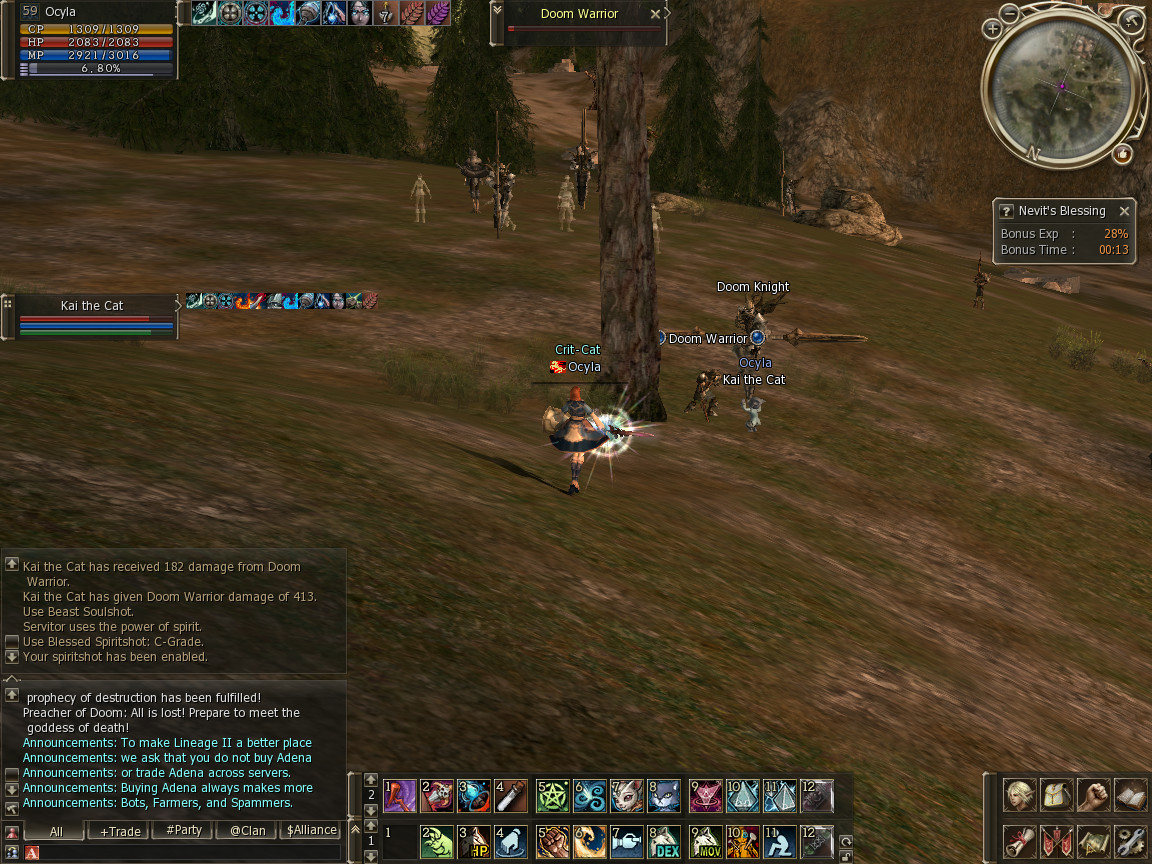Open the system settings wrench icon
Image resolution: width=1152 pixels, height=864 pixels.
[x=1130, y=840]
